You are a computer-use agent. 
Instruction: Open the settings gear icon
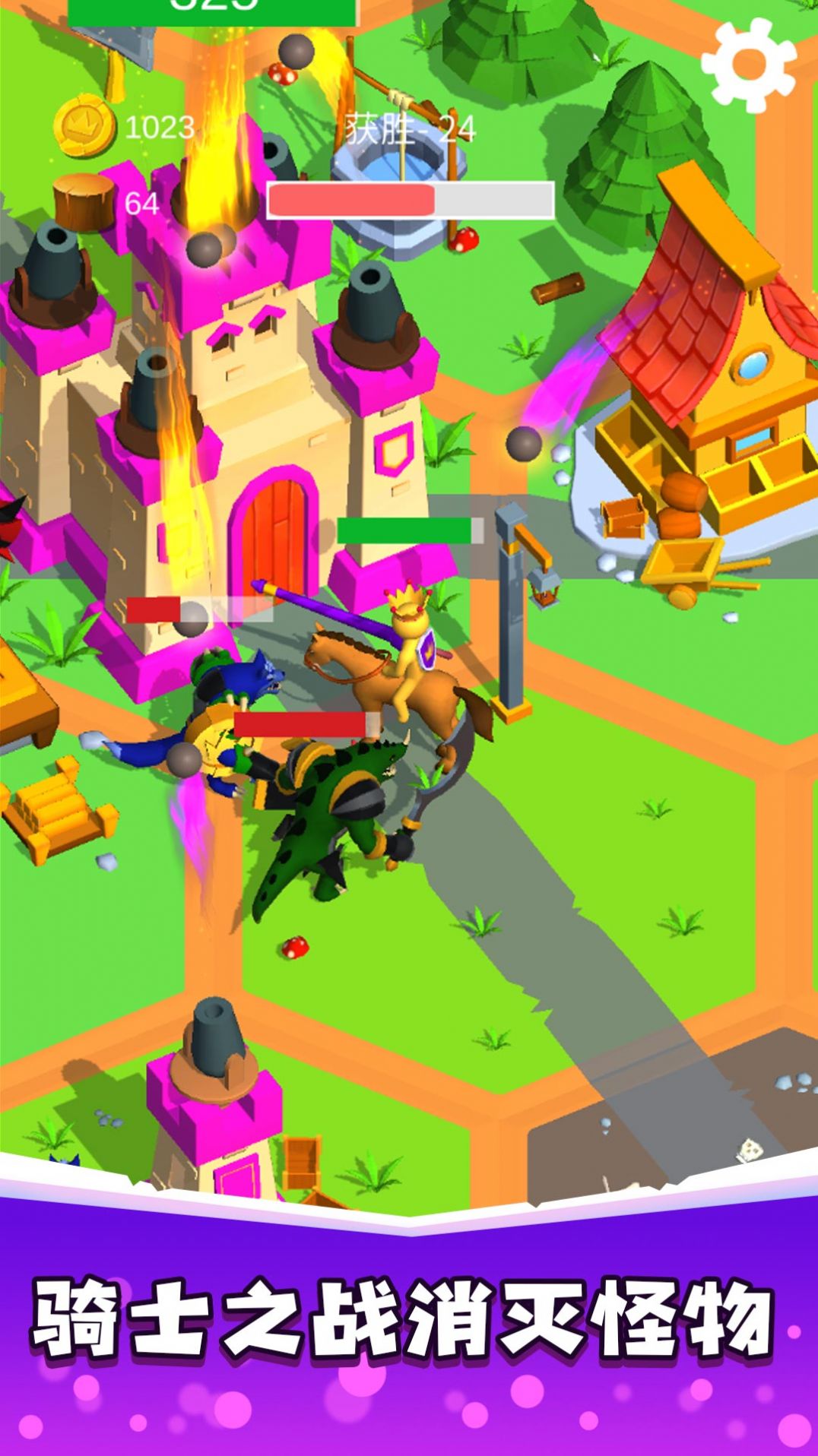tap(747, 65)
